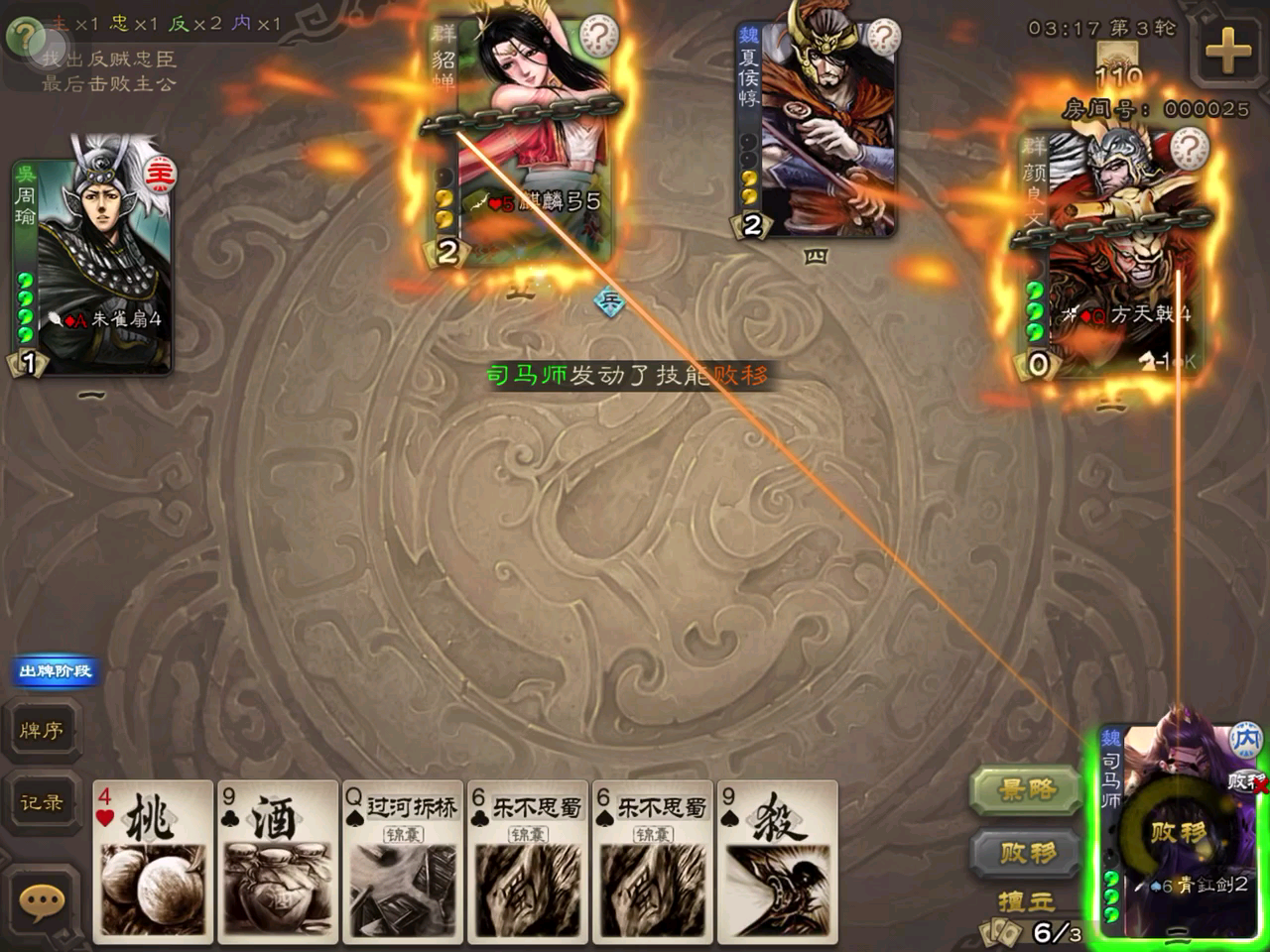The height and width of the screenshot is (952, 1270).
Task: Activate the 景略 skill button
Action: [1026, 790]
